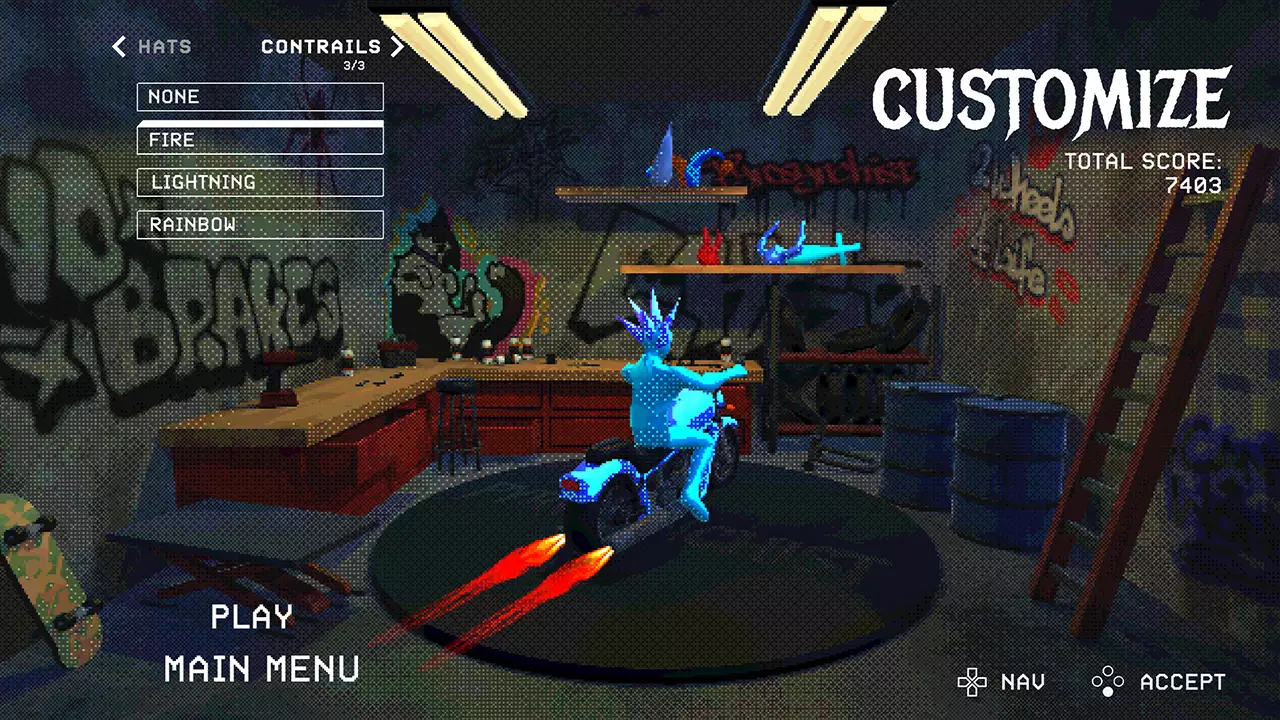Start the game with Play

click(x=252, y=617)
